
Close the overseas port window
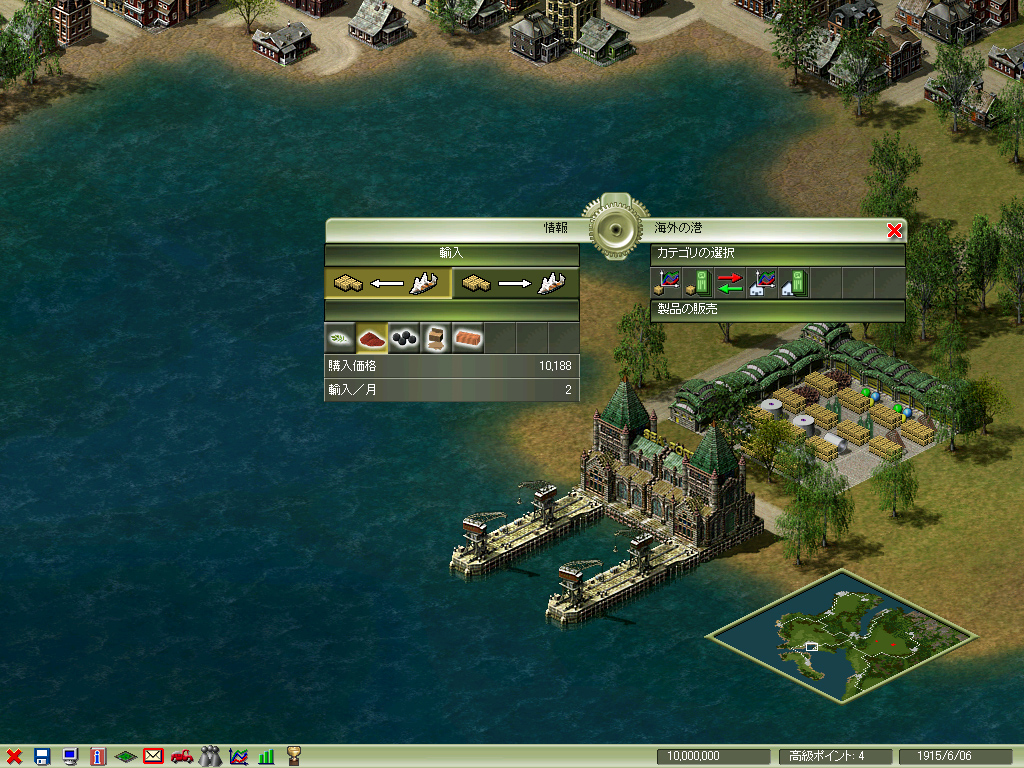pos(894,231)
